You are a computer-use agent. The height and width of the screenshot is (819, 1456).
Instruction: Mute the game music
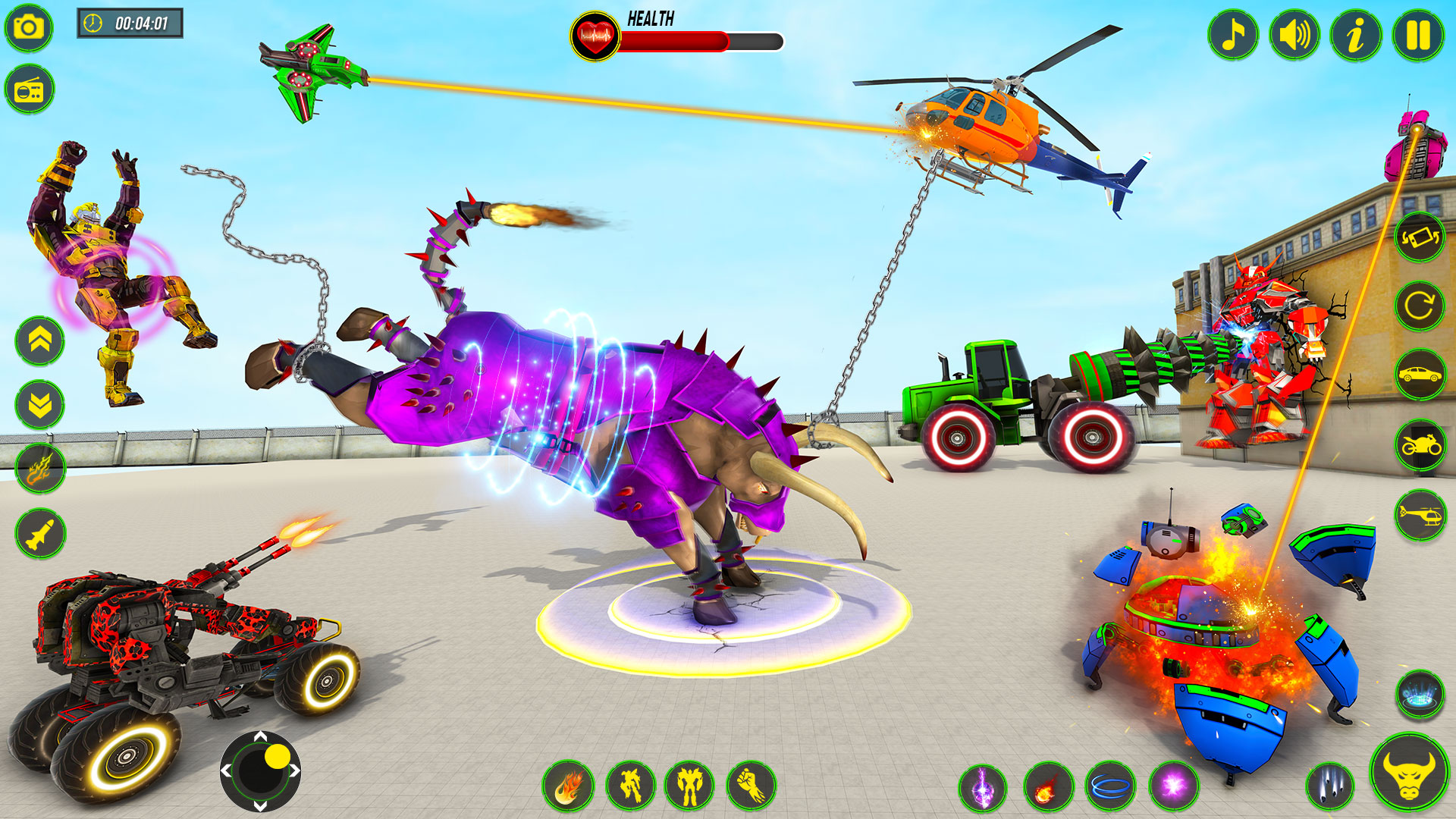point(1232,35)
